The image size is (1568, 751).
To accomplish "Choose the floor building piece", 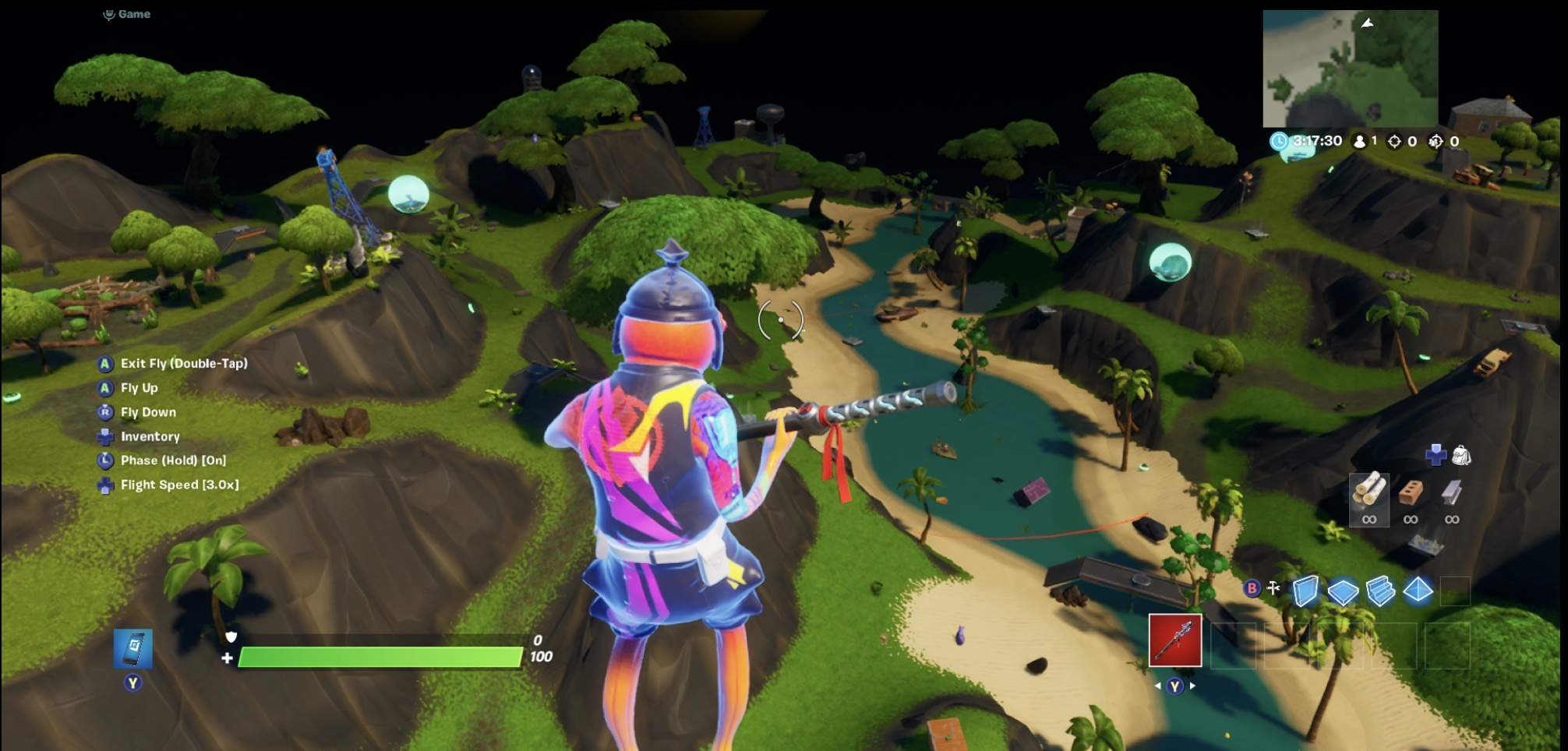I will [1343, 591].
